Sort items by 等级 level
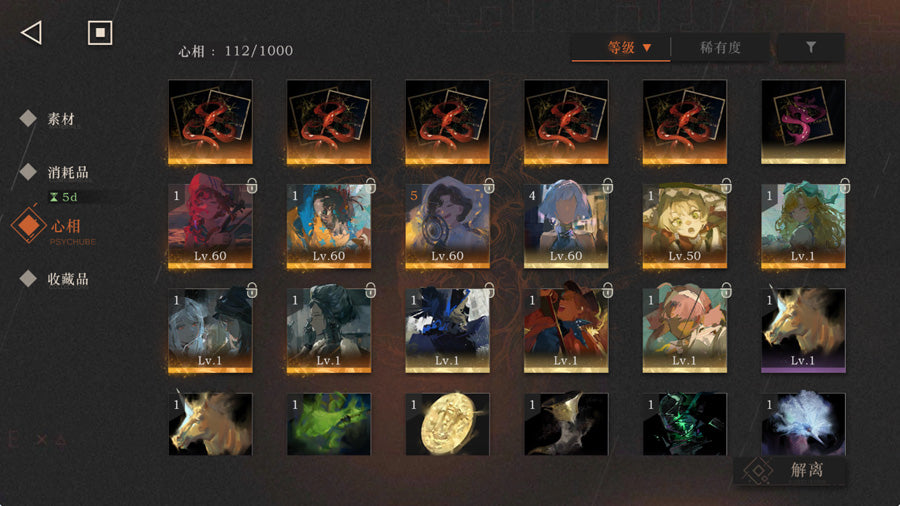 point(621,47)
